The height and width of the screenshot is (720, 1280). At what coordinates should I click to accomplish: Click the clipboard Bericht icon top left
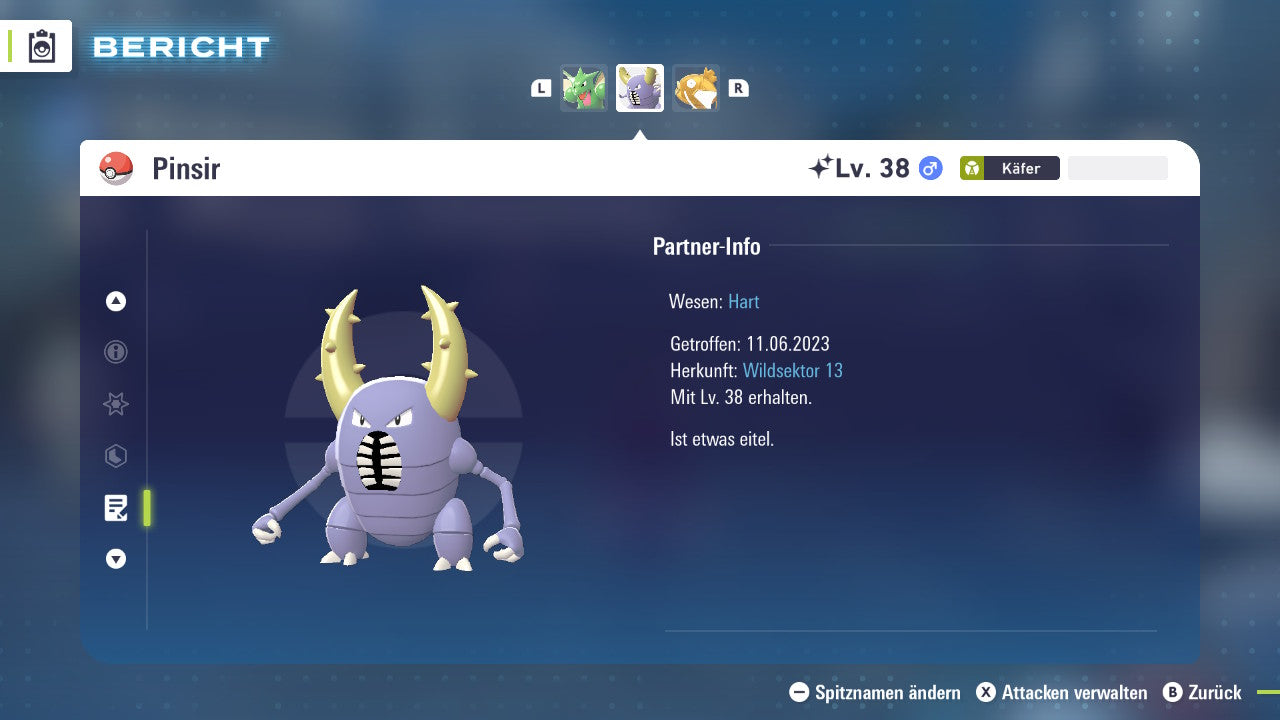[x=41, y=44]
